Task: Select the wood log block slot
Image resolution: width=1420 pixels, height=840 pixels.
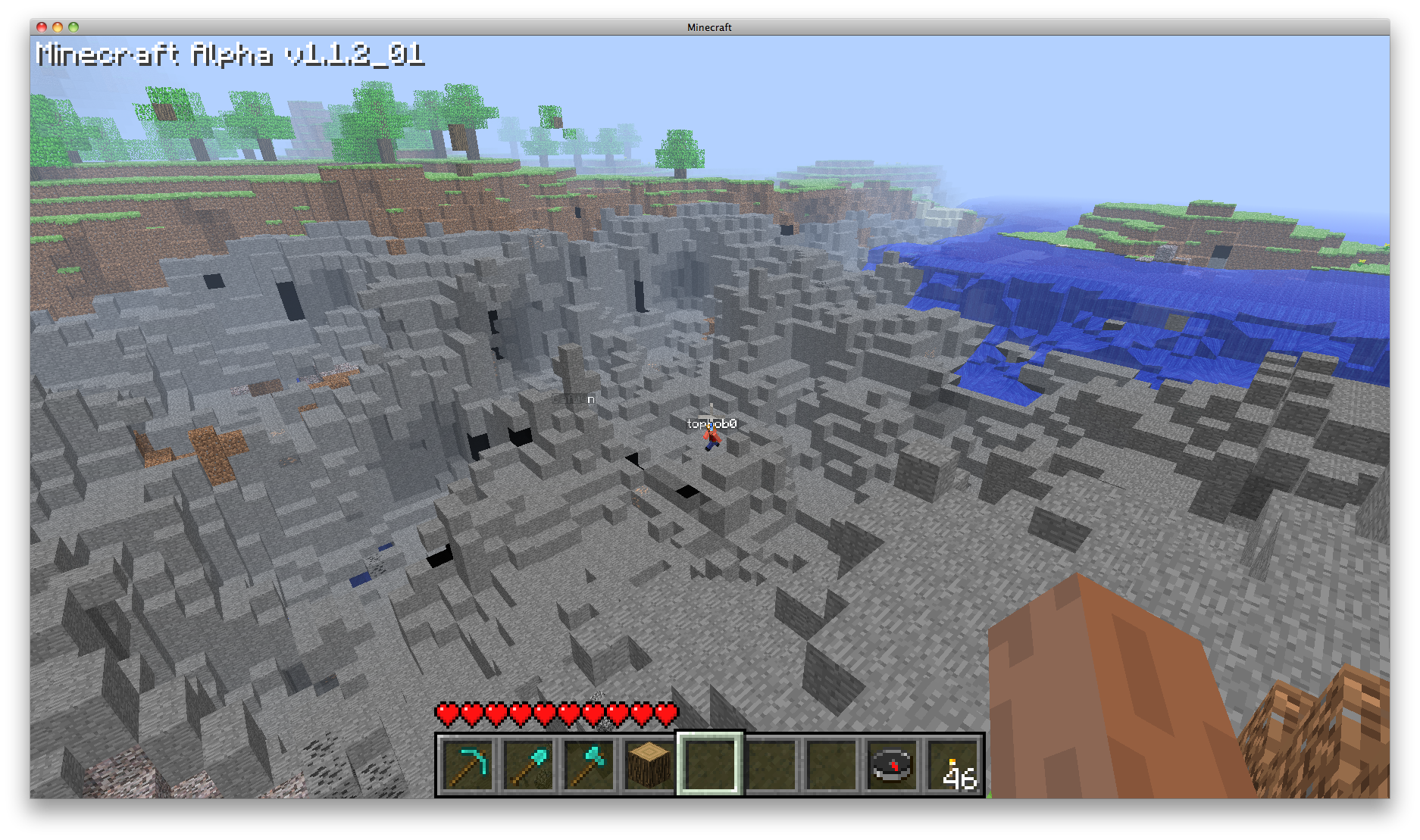Action: coord(649,765)
